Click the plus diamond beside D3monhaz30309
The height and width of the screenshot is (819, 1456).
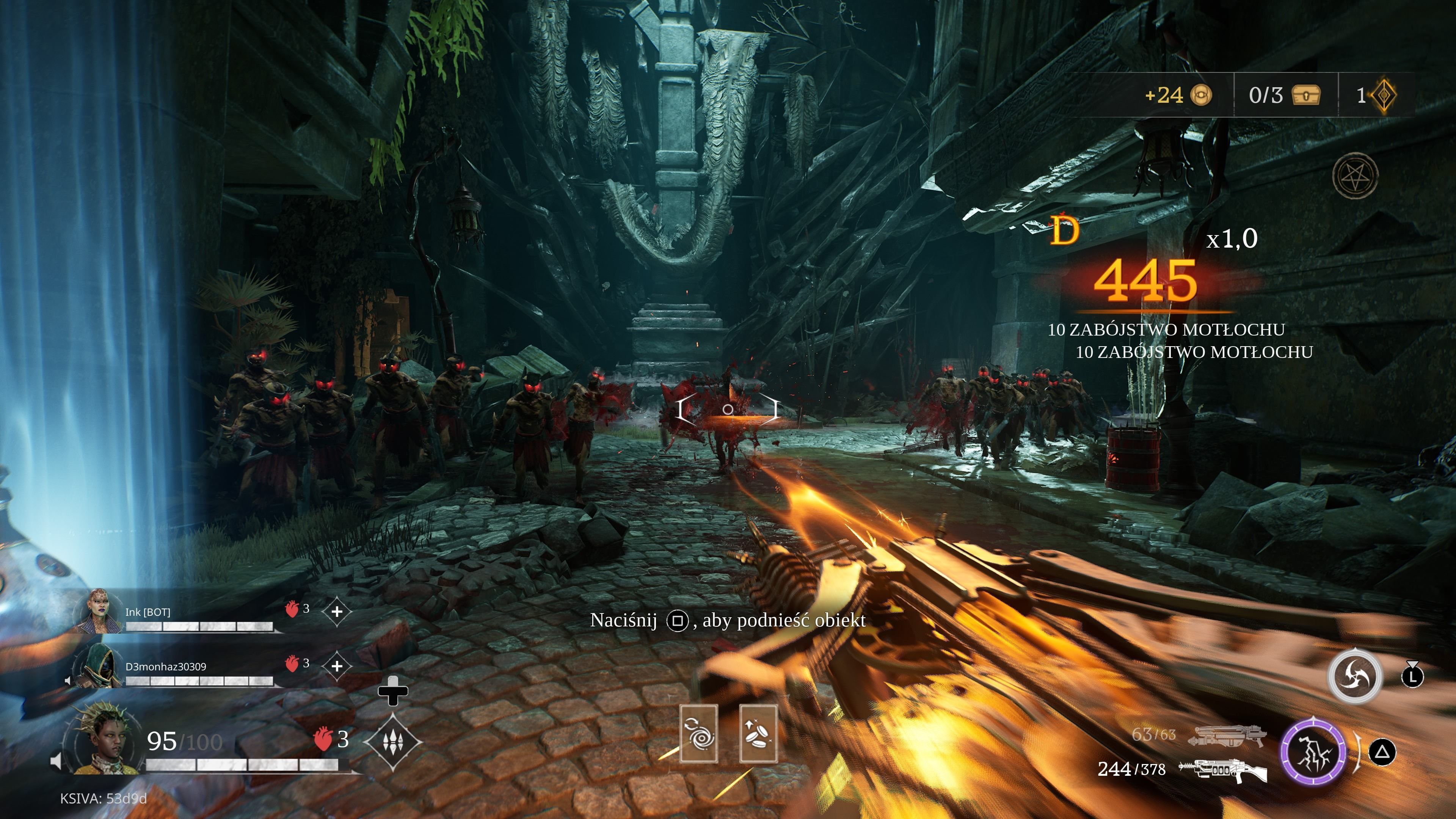tap(337, 666)
